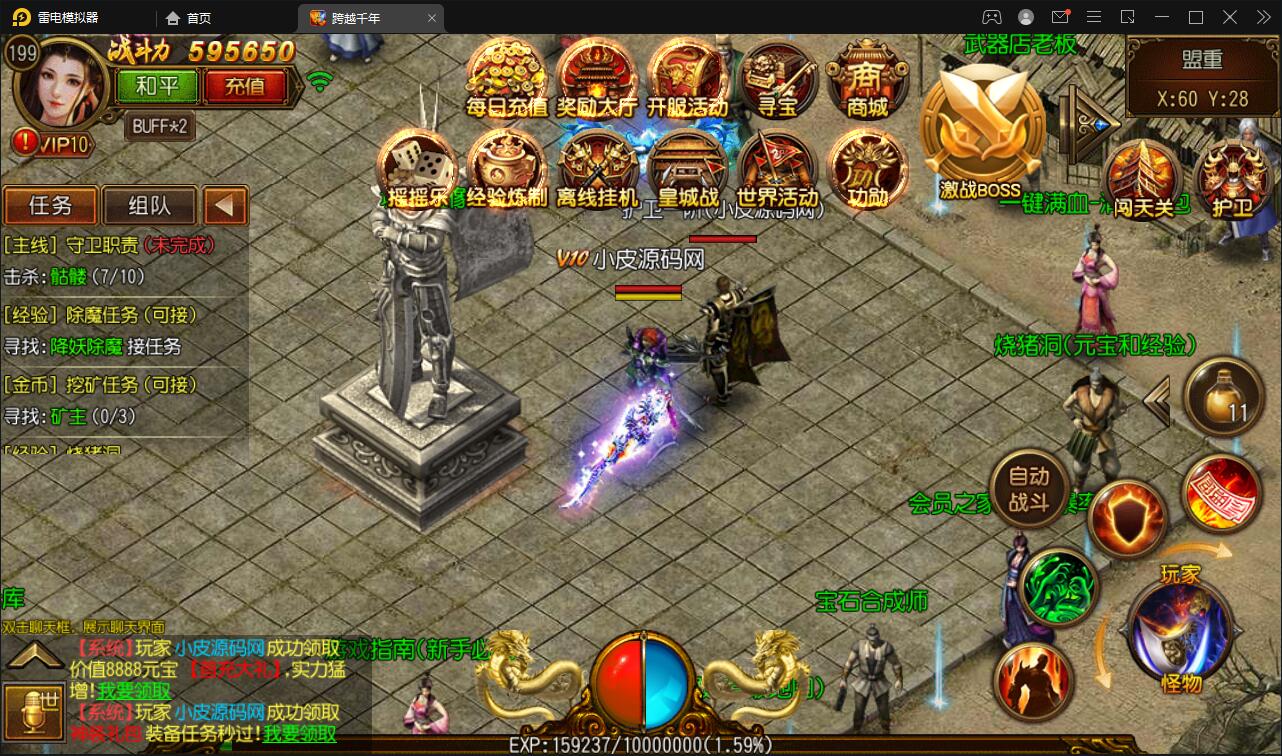Open the 经验炼制 experience refining icon
Screen dimensions: 1282x756
[x=507, y=167]
